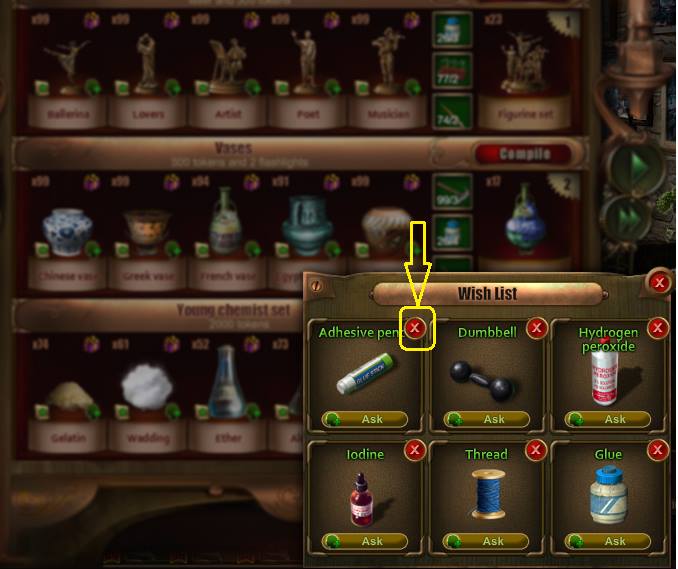Remove Glue from the wish list
The height and width of the screenshot is (569, 678).
[658, 450]
